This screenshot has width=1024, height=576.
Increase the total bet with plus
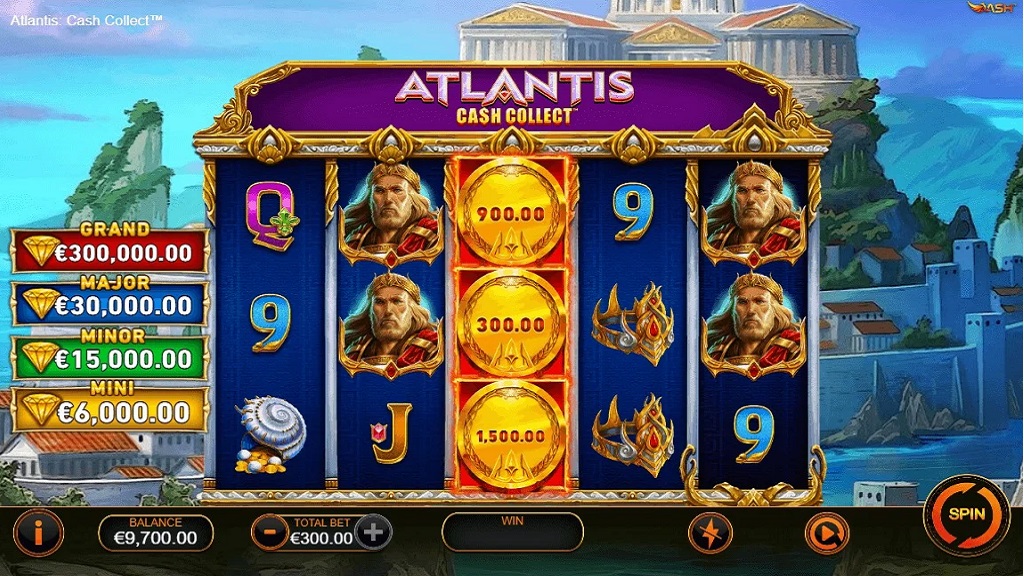point(373,532)
